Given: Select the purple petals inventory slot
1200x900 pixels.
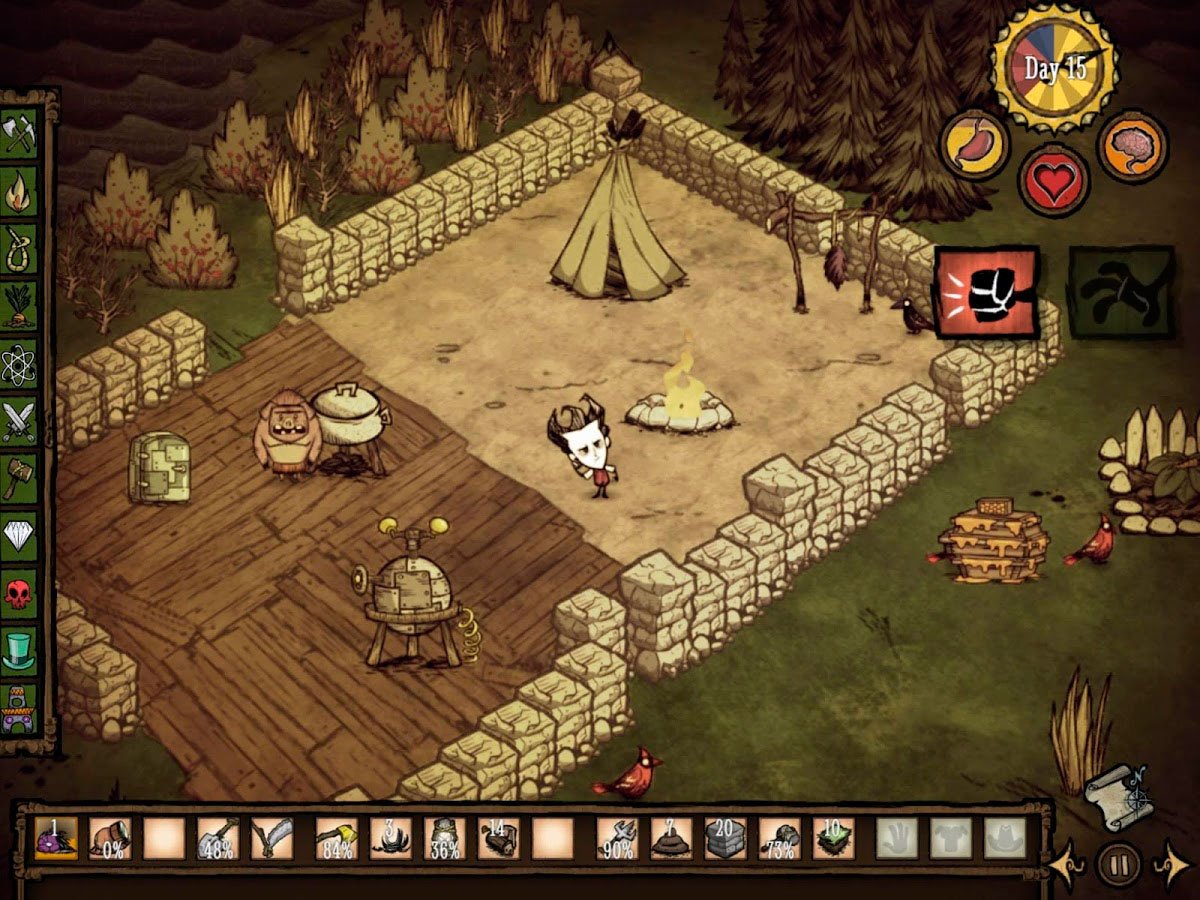Looking at the screenshot, I should click(51, 838).
